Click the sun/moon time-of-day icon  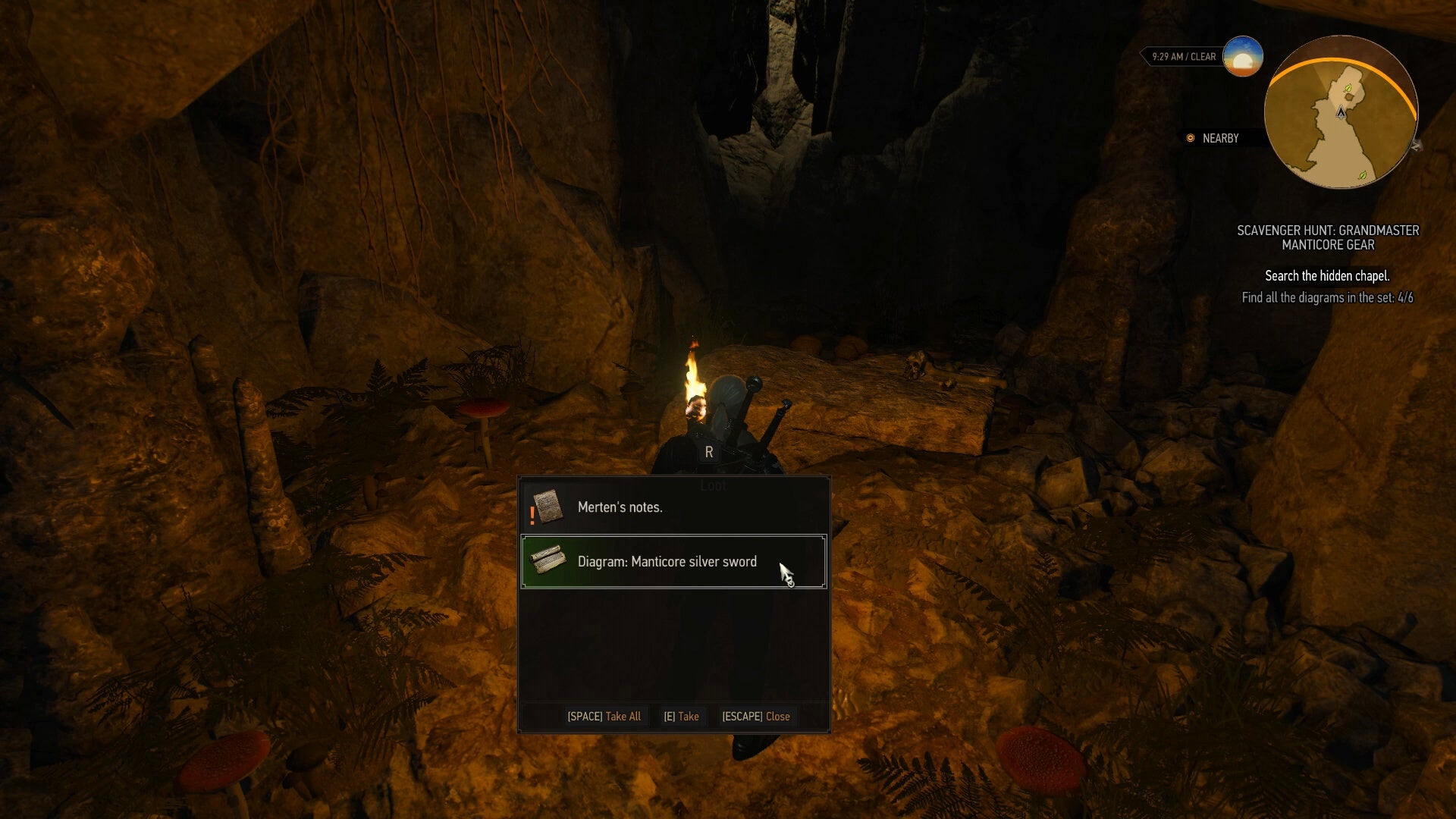(x=1243, y=56)
